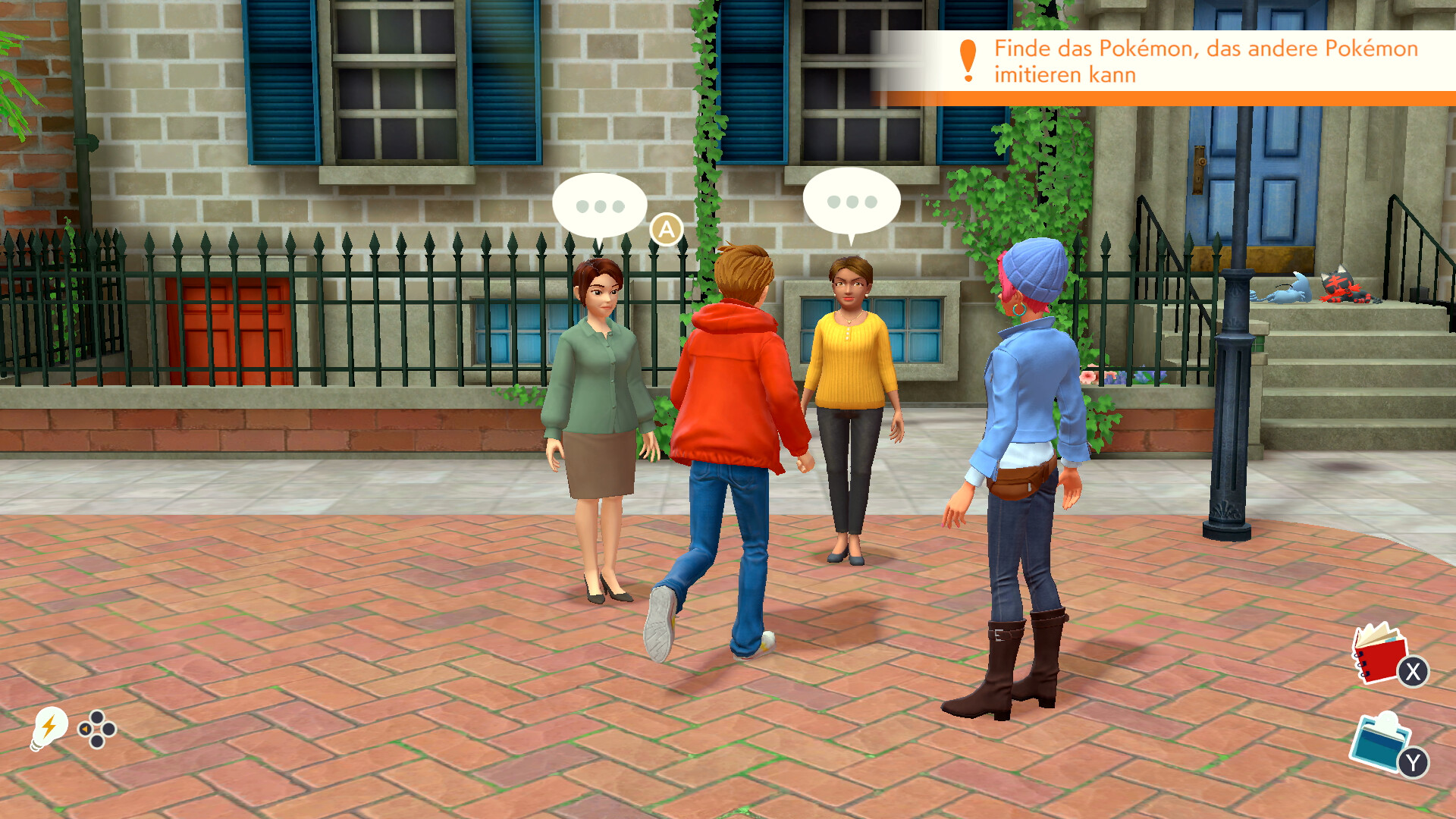
Task: Open the red notebook icon
Action: (x=1381, y=654)
